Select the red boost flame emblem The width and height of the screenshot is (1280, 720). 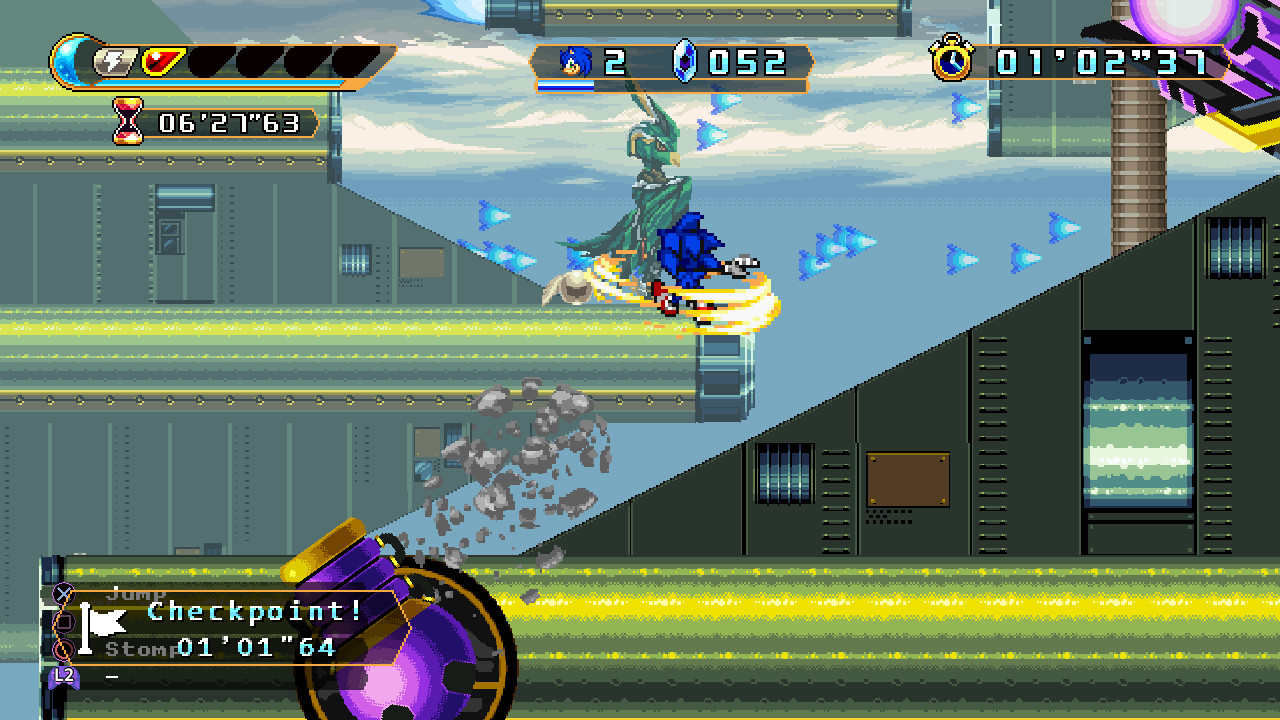pyautogui.click(x=160, y=61)
